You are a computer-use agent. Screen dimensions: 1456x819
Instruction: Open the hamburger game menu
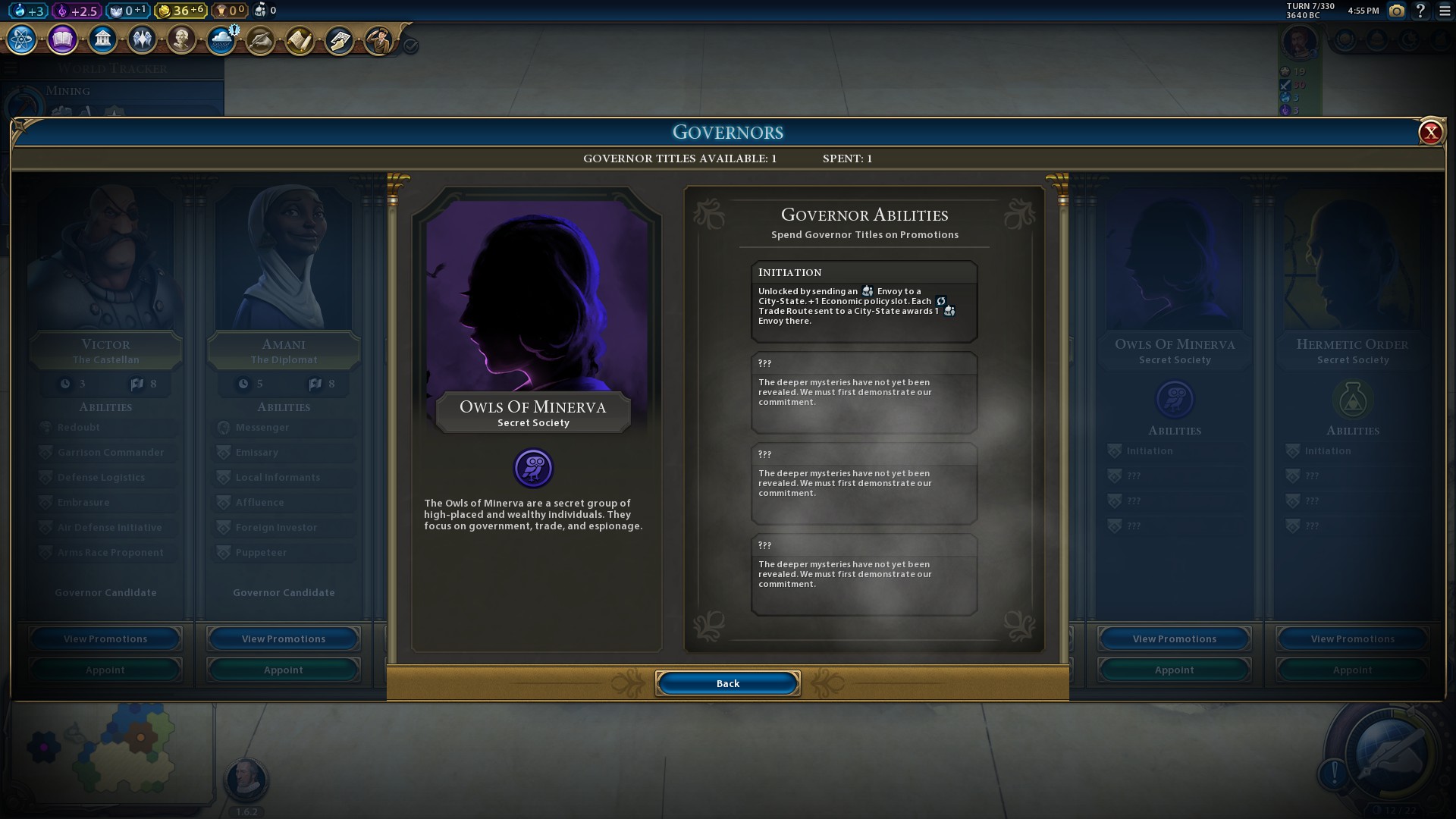(1445, 11)
